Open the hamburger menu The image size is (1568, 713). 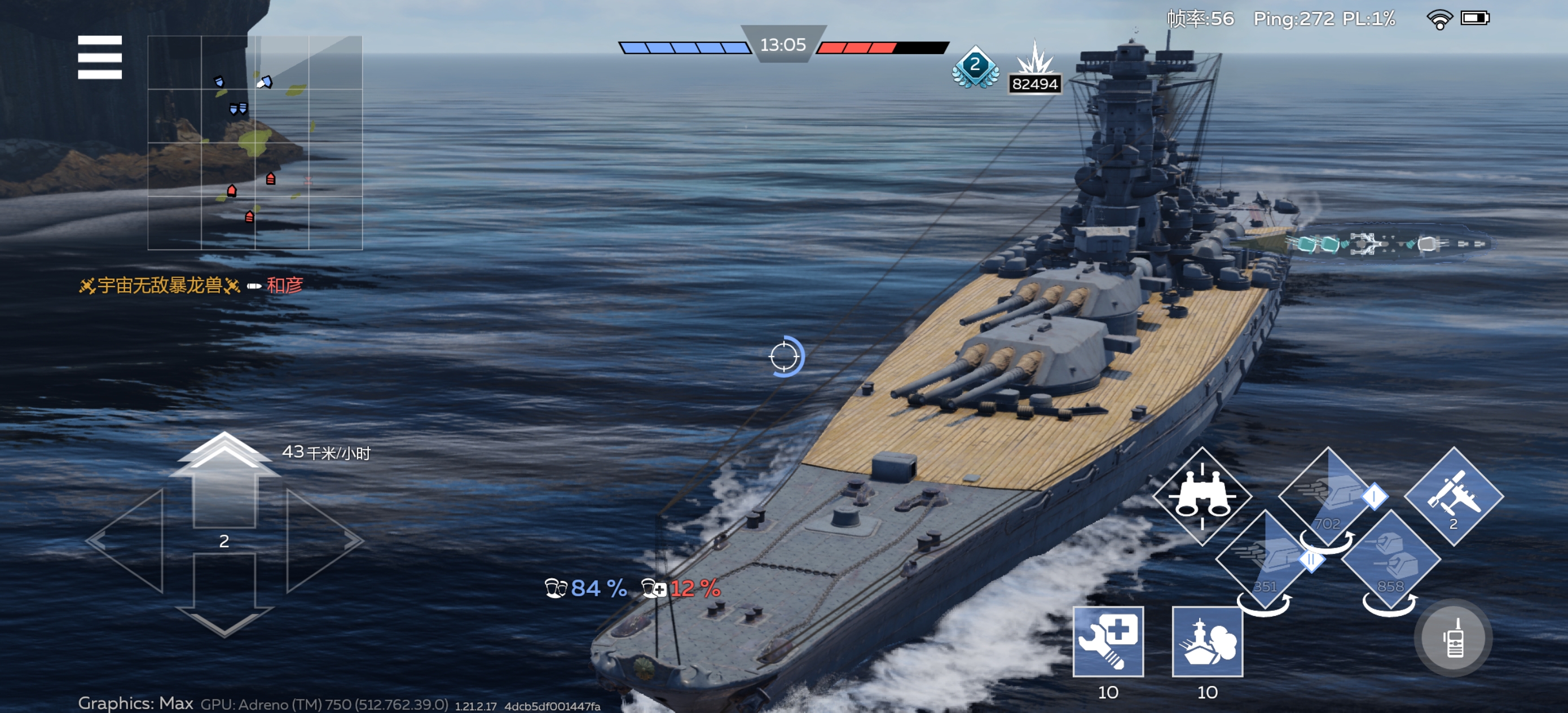tap(100, 57)
